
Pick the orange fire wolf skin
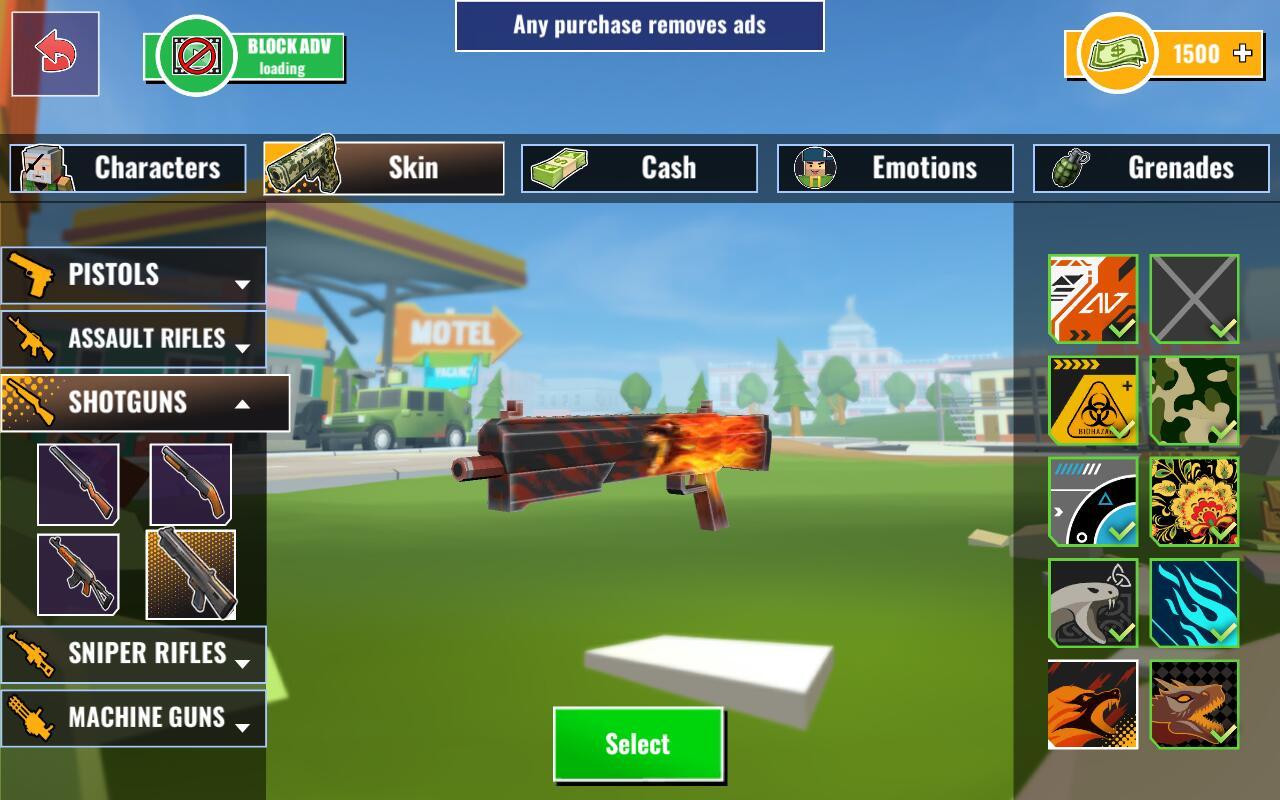tap(1093, 704)
